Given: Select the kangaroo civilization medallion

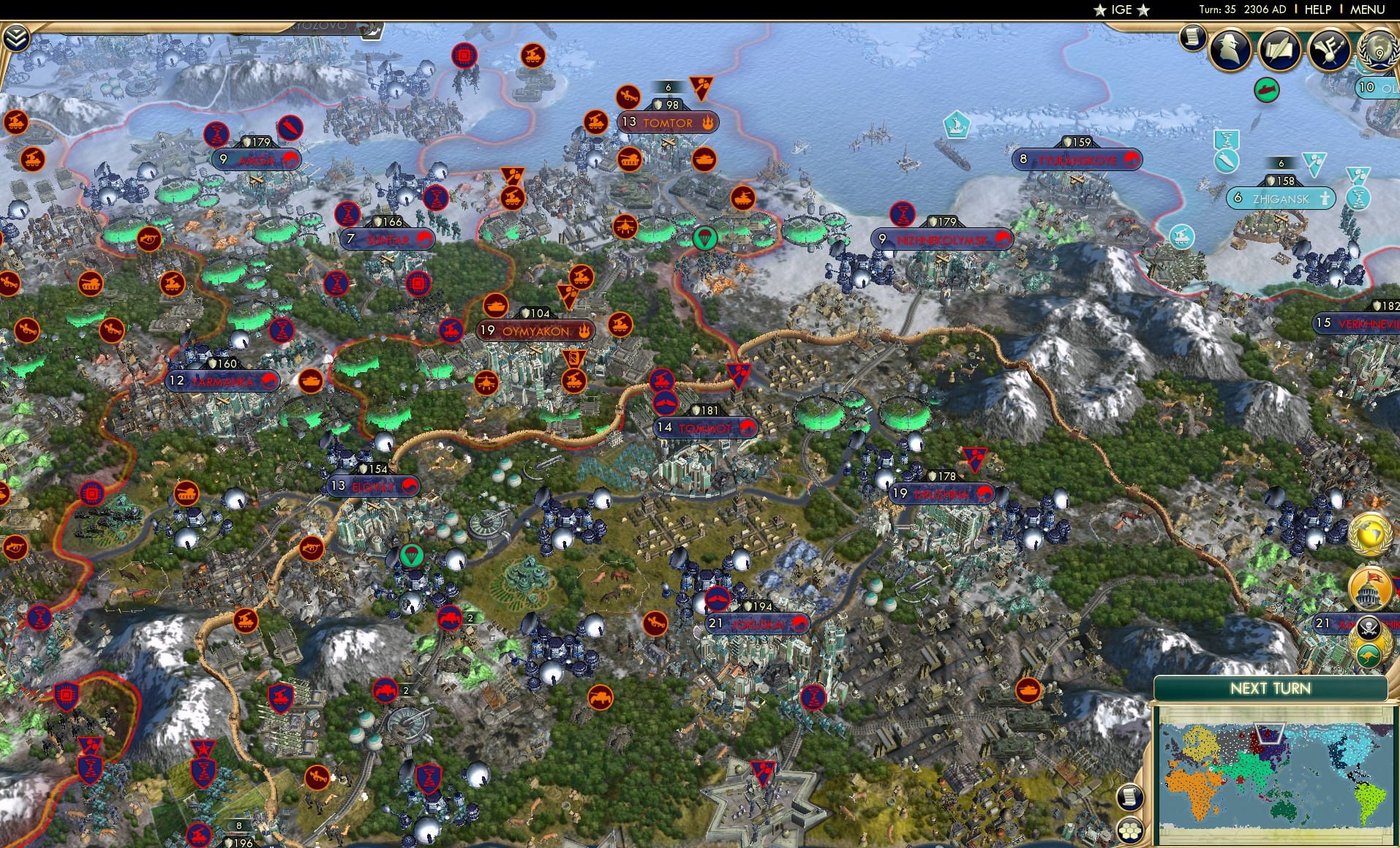Looking at the screenshot, I should (x=1369, y=654).
